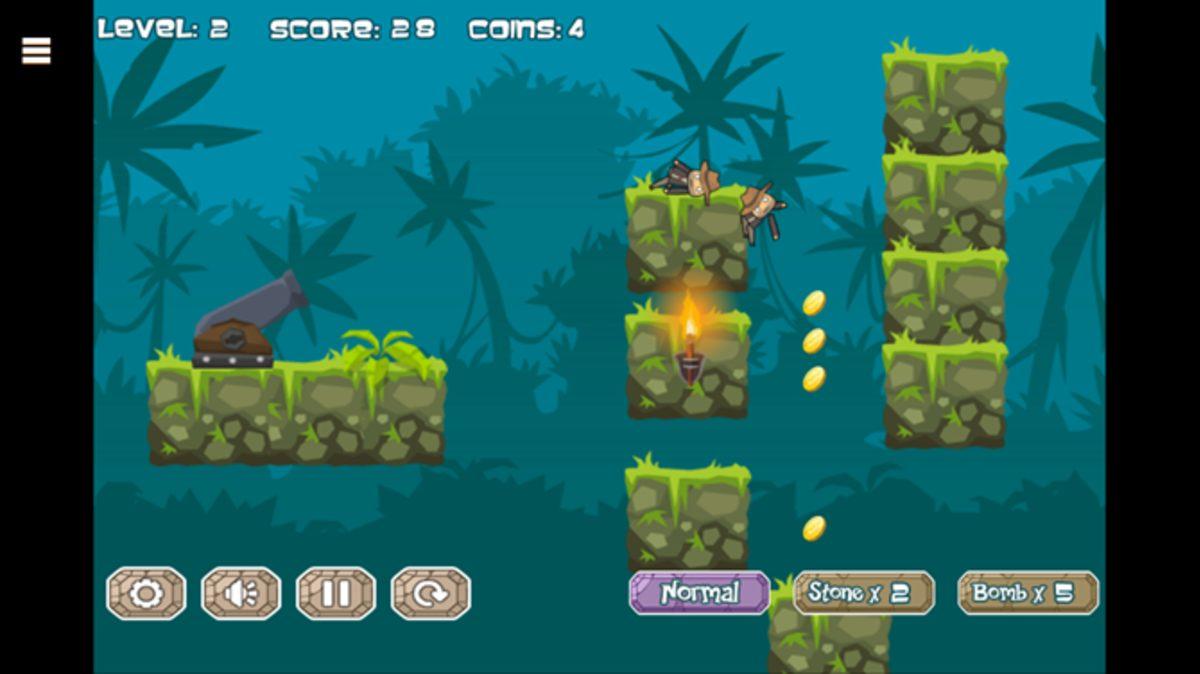The image size is (1200, 674).
Task: Select the Normal ammo type
Action: [x=699, y=592]
